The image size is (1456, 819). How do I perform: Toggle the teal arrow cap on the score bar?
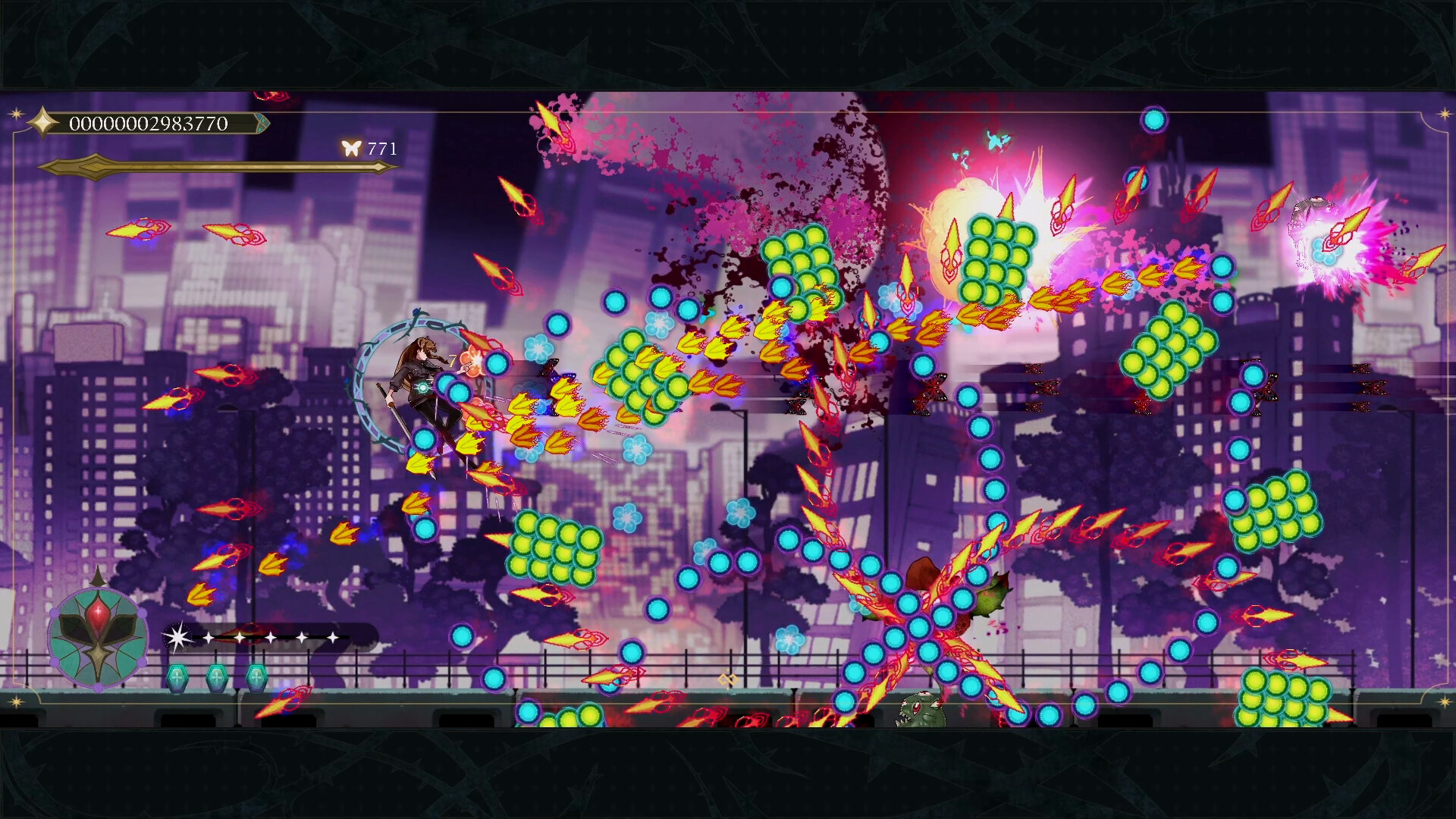tap(262, 122)
